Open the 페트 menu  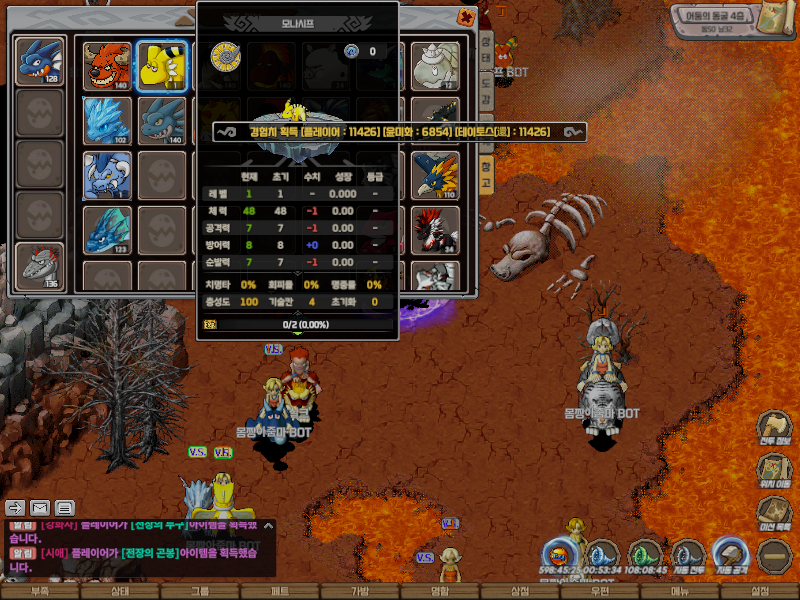280,592
